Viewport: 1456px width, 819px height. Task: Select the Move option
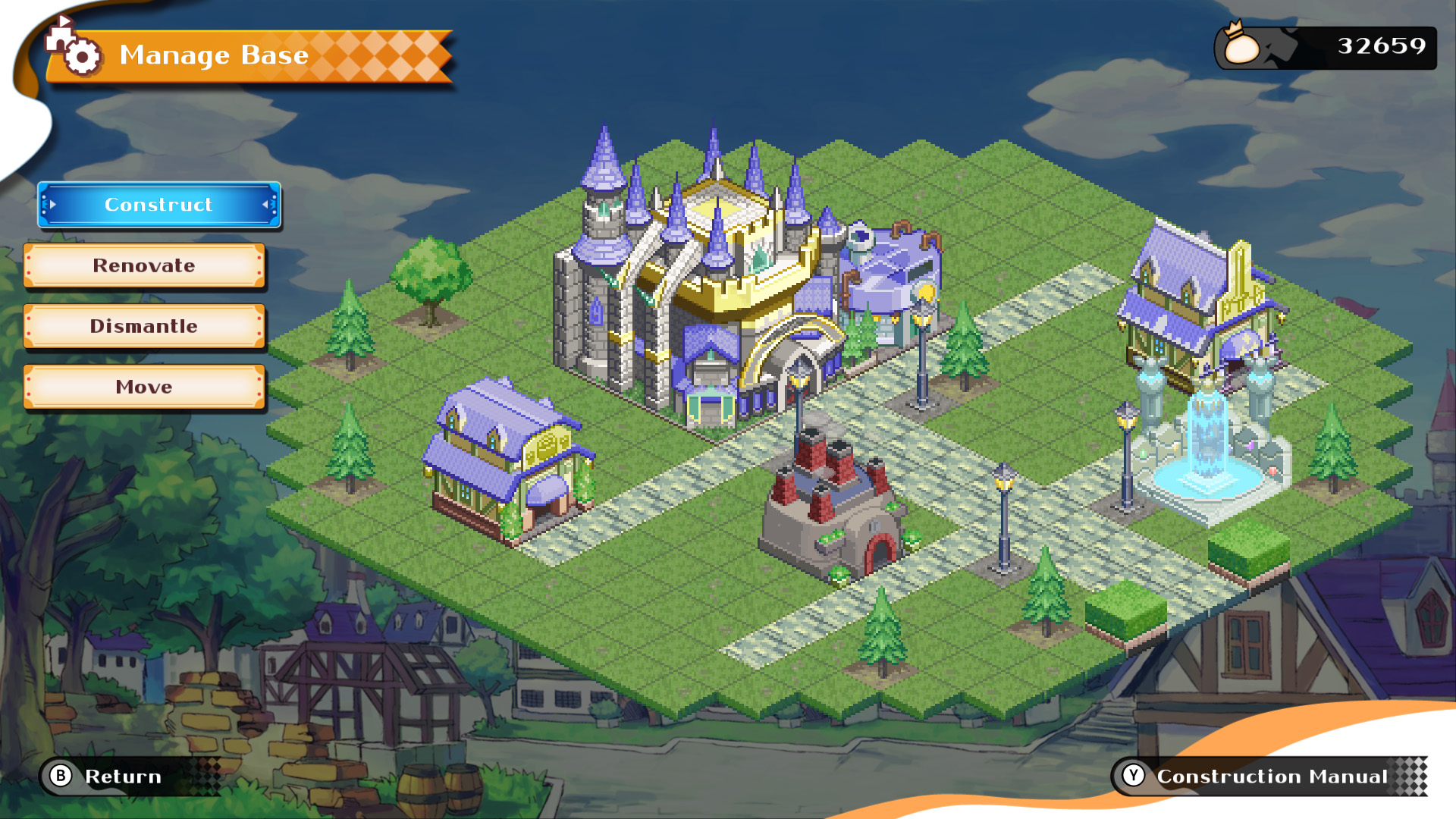pyautogui.click(x=143, y=388)
